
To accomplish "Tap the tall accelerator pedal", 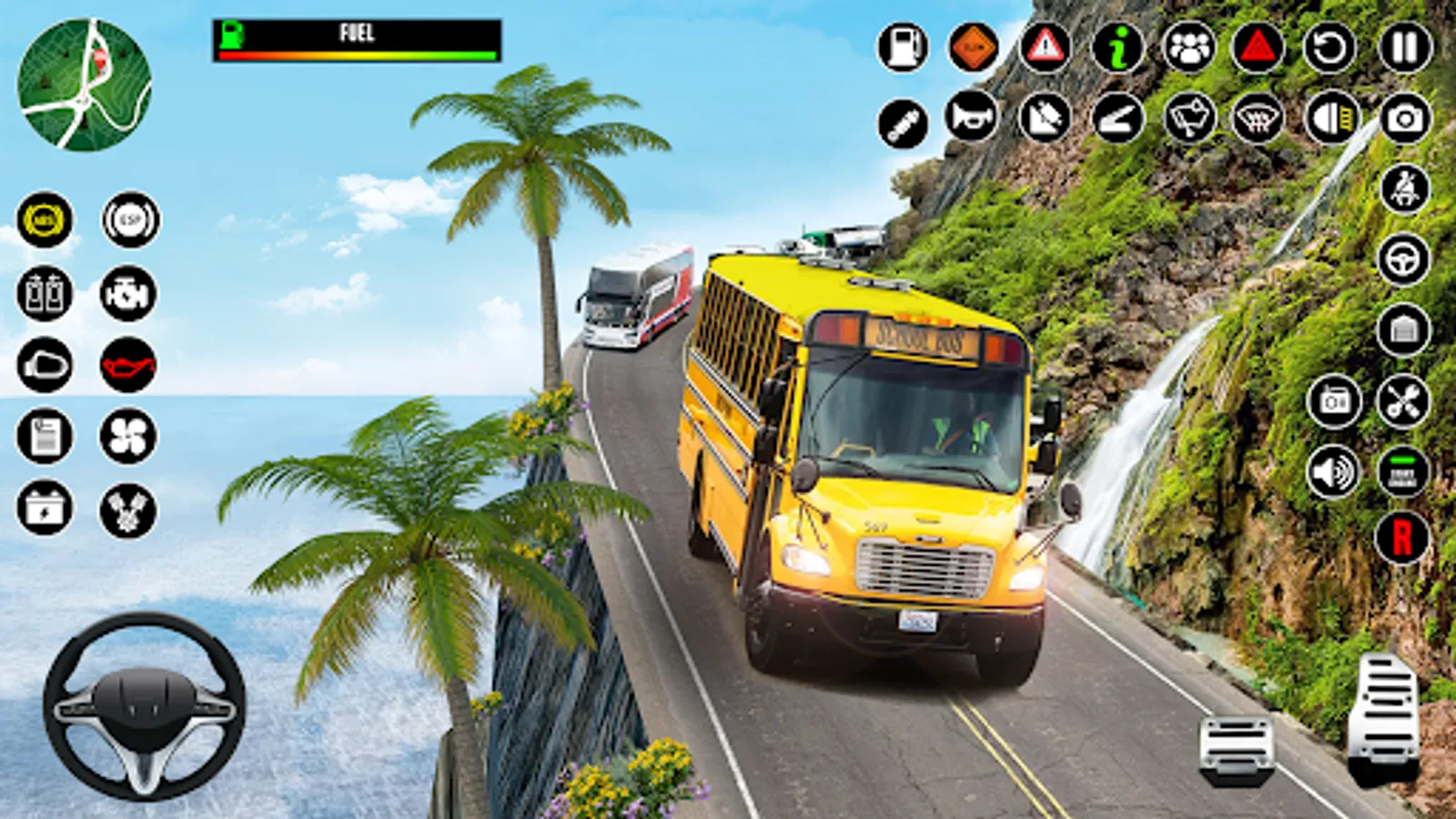I will 1384,718.
